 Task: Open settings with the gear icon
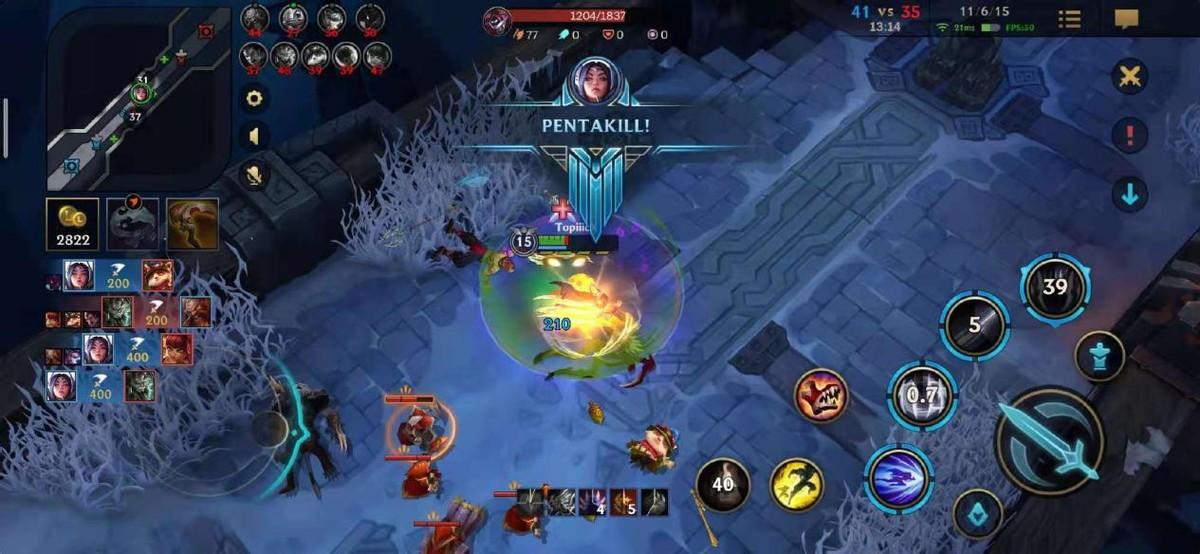click(x=254, y=98)
